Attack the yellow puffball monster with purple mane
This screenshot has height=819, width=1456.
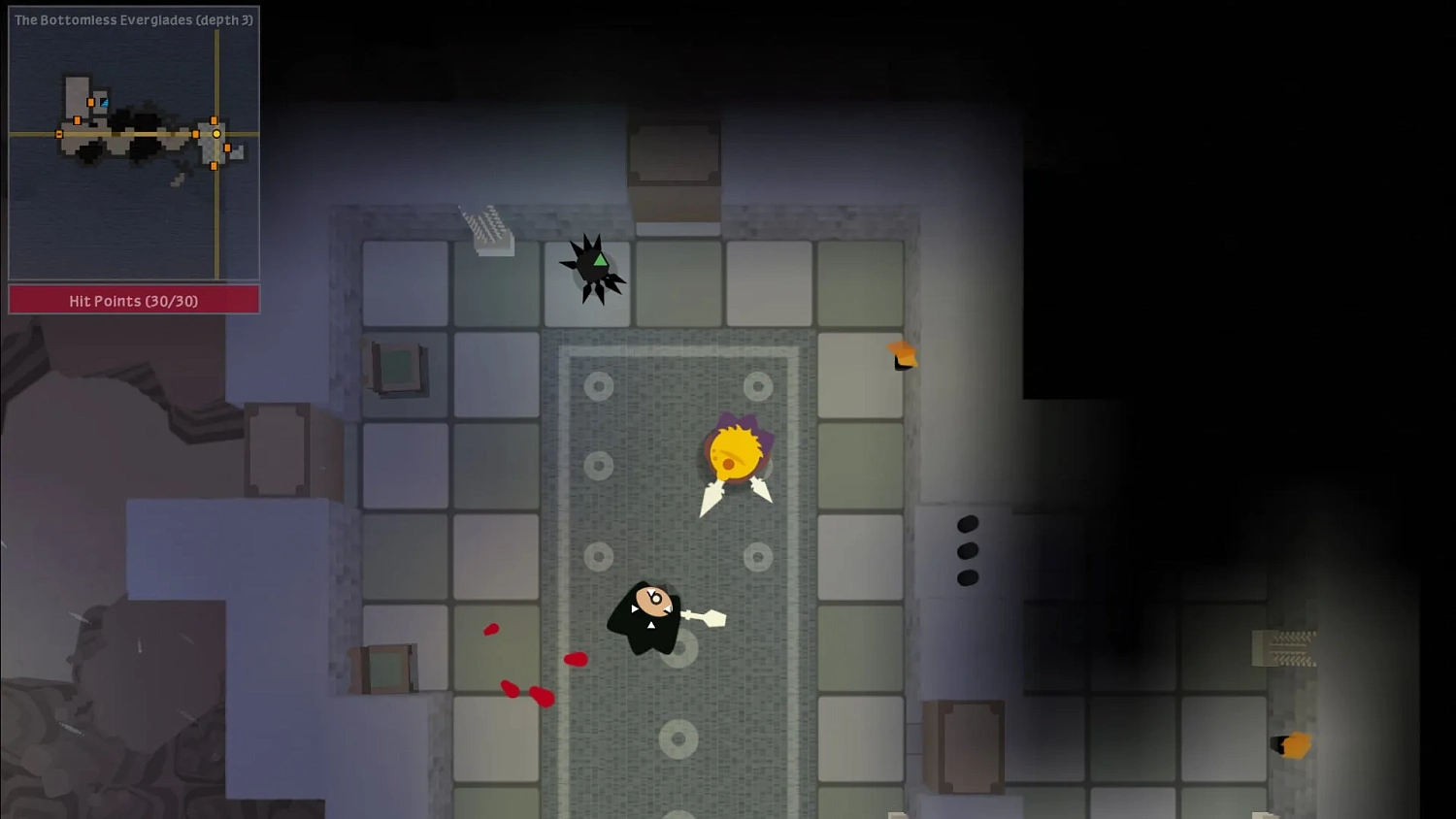735,453
